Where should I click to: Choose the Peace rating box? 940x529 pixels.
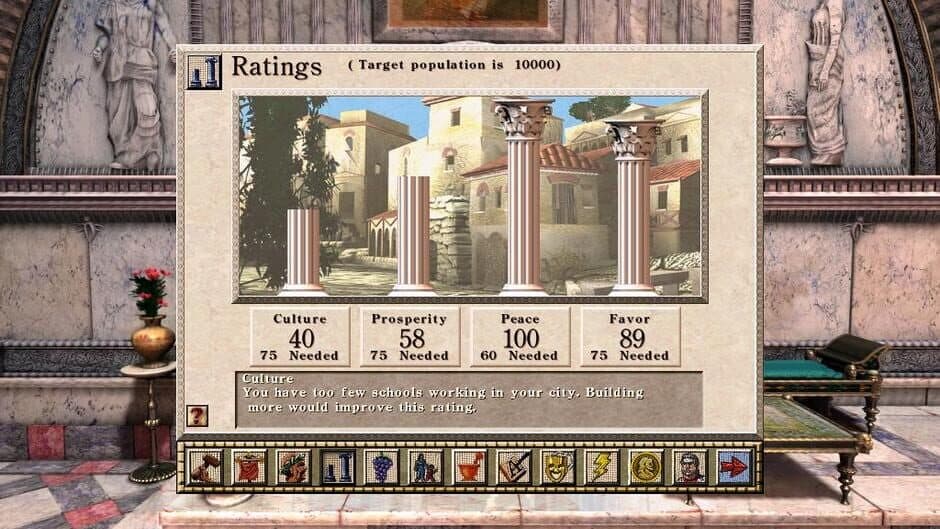click(x=520, y=337)
